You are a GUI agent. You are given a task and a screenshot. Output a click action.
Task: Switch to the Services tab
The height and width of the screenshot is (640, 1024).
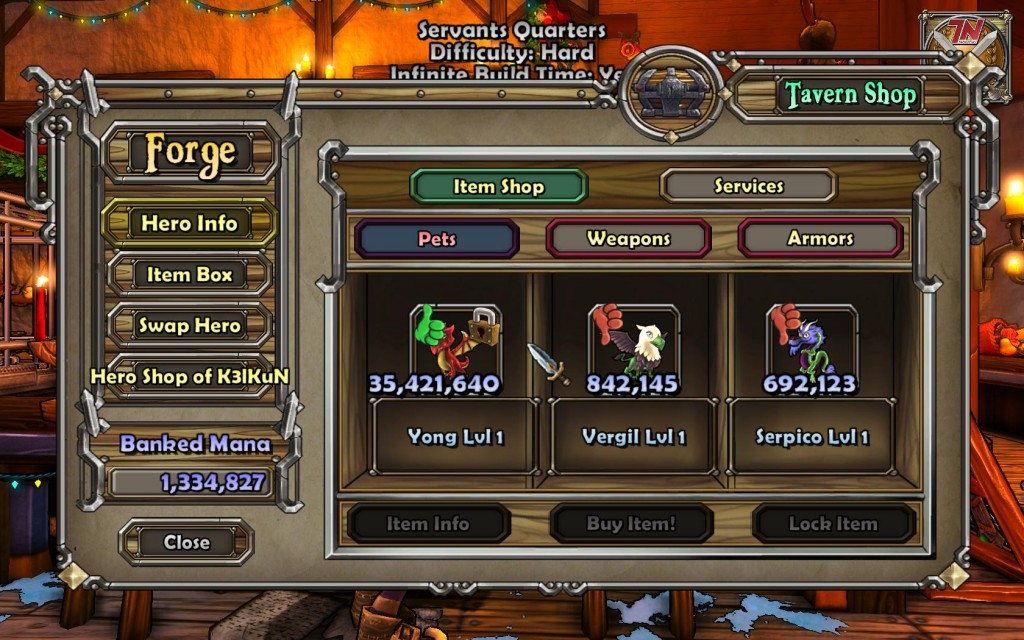748,186
